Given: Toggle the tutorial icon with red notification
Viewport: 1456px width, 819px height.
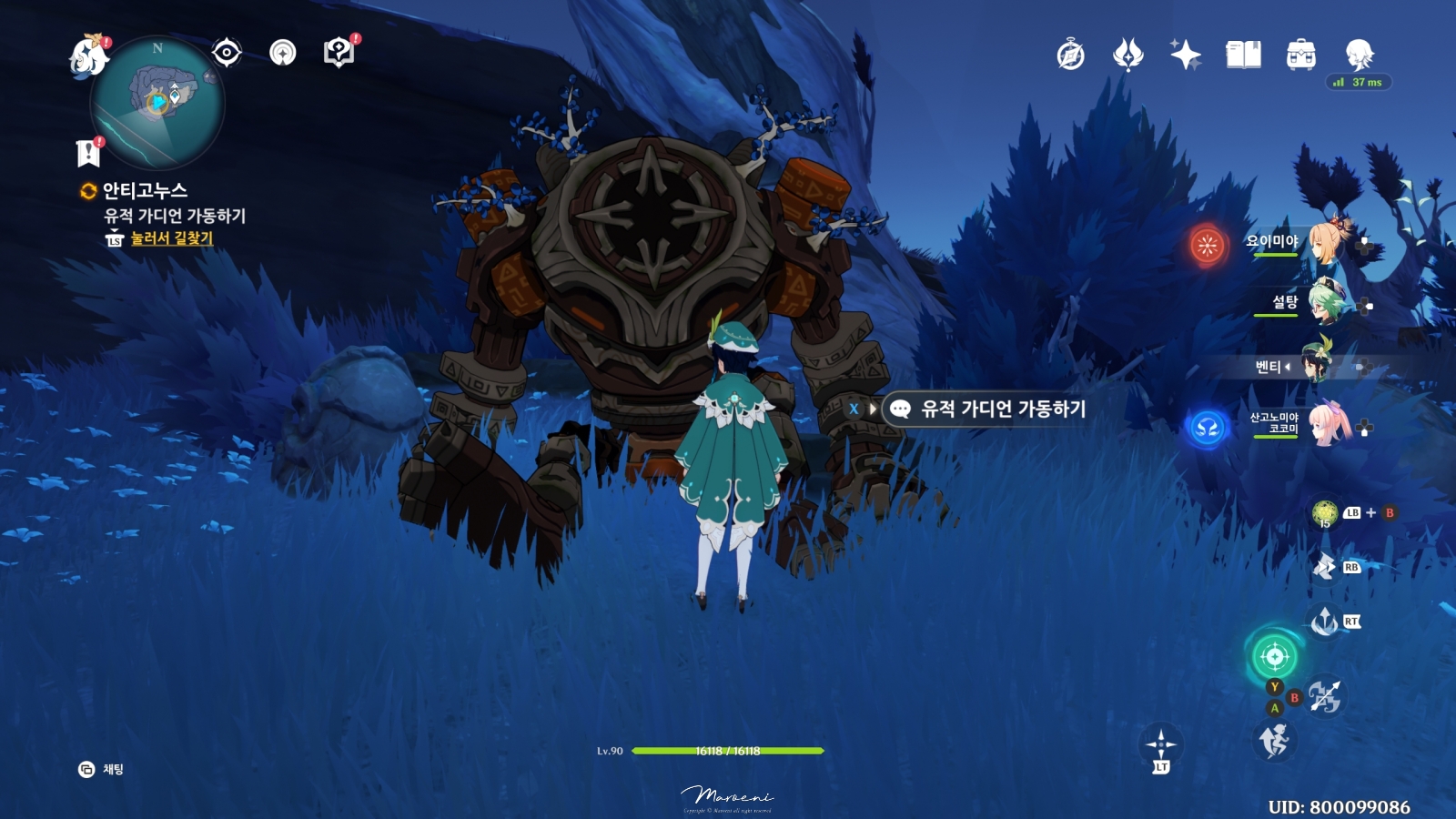Looking at the screenshot, I should (x=339, y=52).
